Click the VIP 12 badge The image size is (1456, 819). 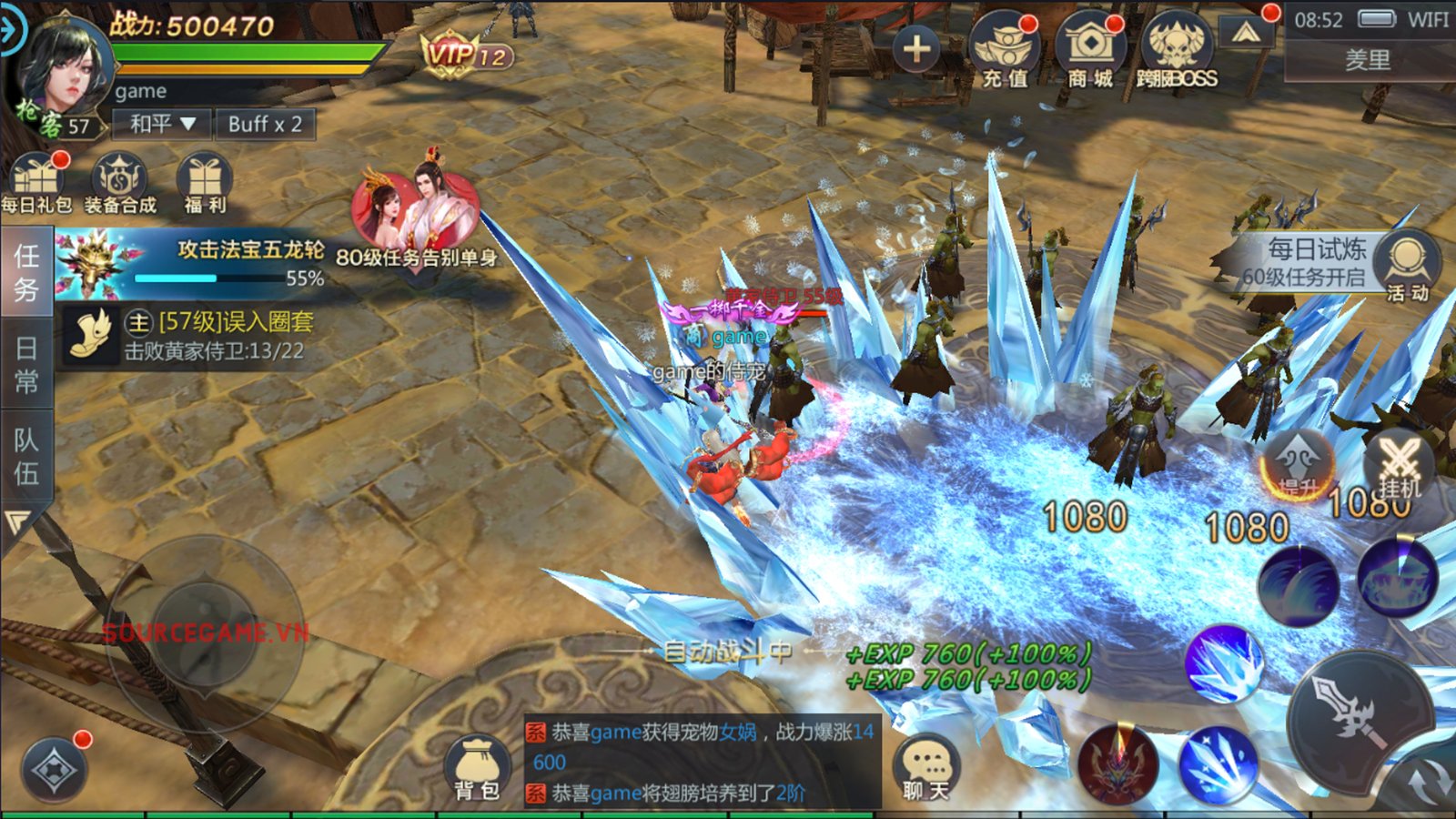point(467,55)
